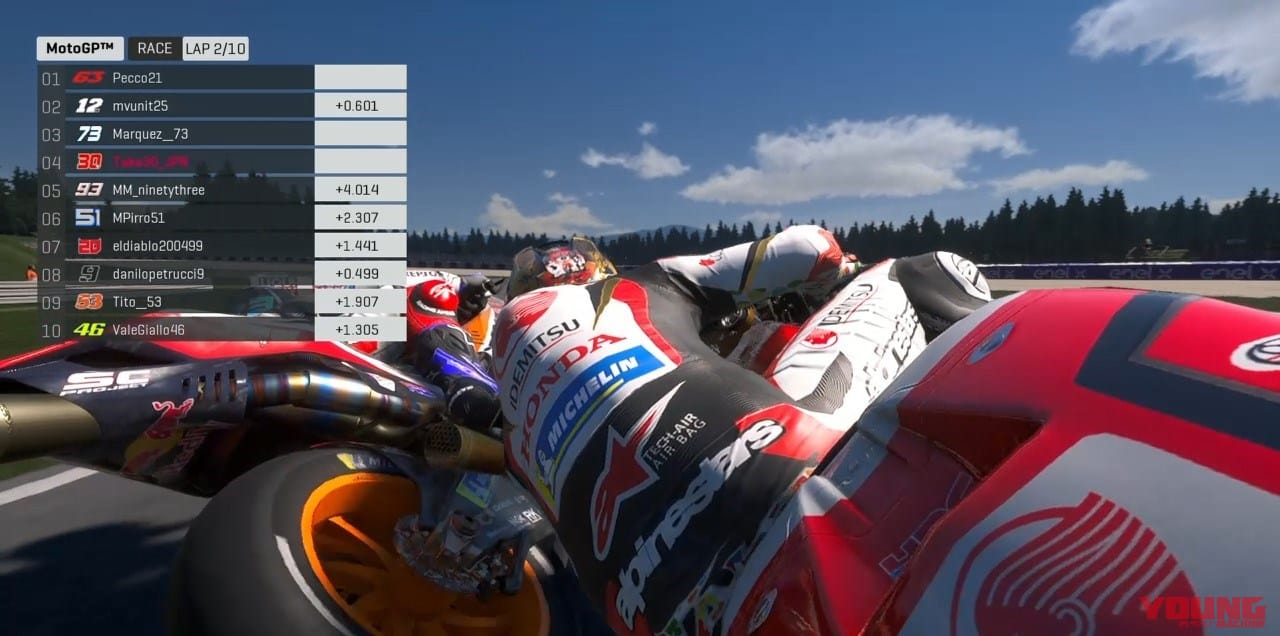Select the highlighted number 30 rider row
The image size is (1280, 636).
click(150, 162)
